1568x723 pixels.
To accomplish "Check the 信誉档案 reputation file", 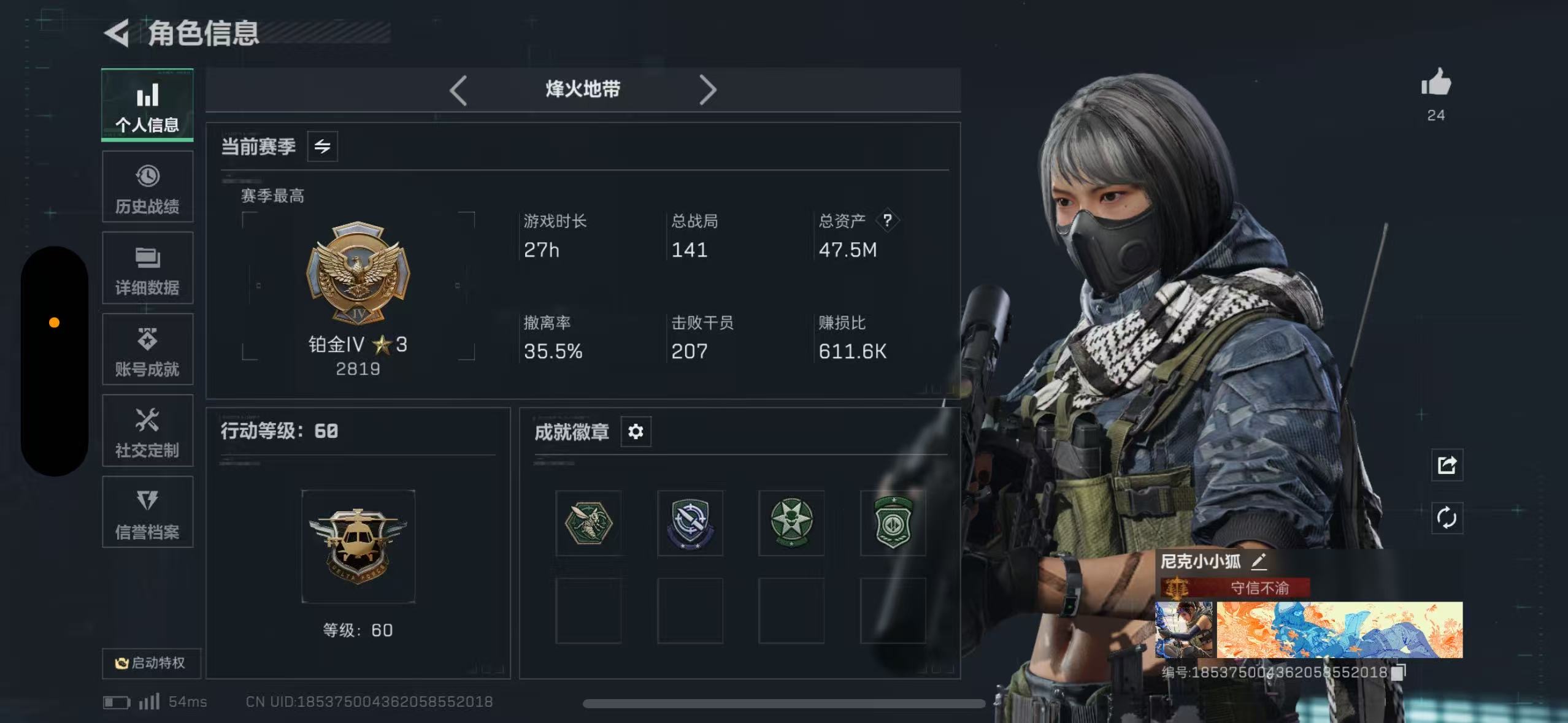I will click(147, 512).
